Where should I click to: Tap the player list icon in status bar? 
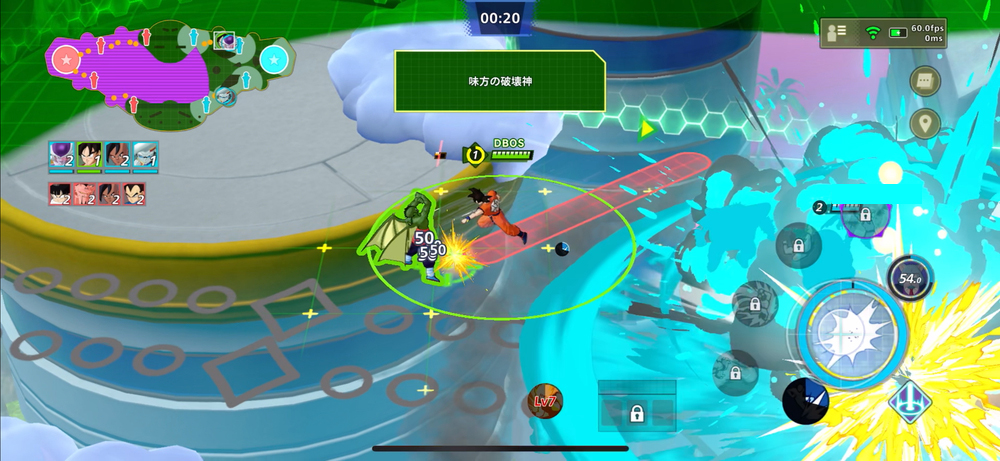point(838,33)
